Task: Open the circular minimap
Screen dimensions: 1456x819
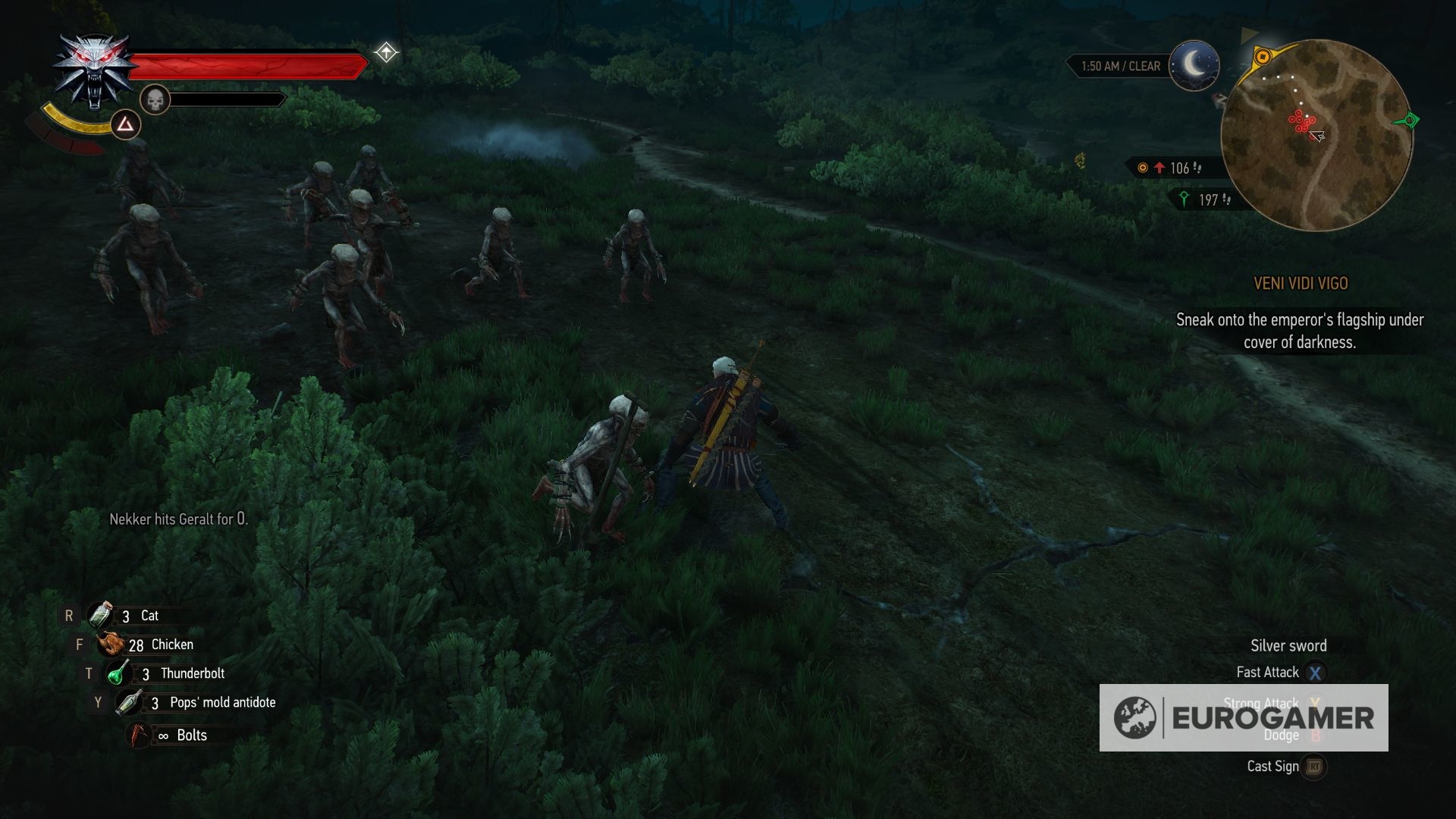Action: coord(1316,135)
